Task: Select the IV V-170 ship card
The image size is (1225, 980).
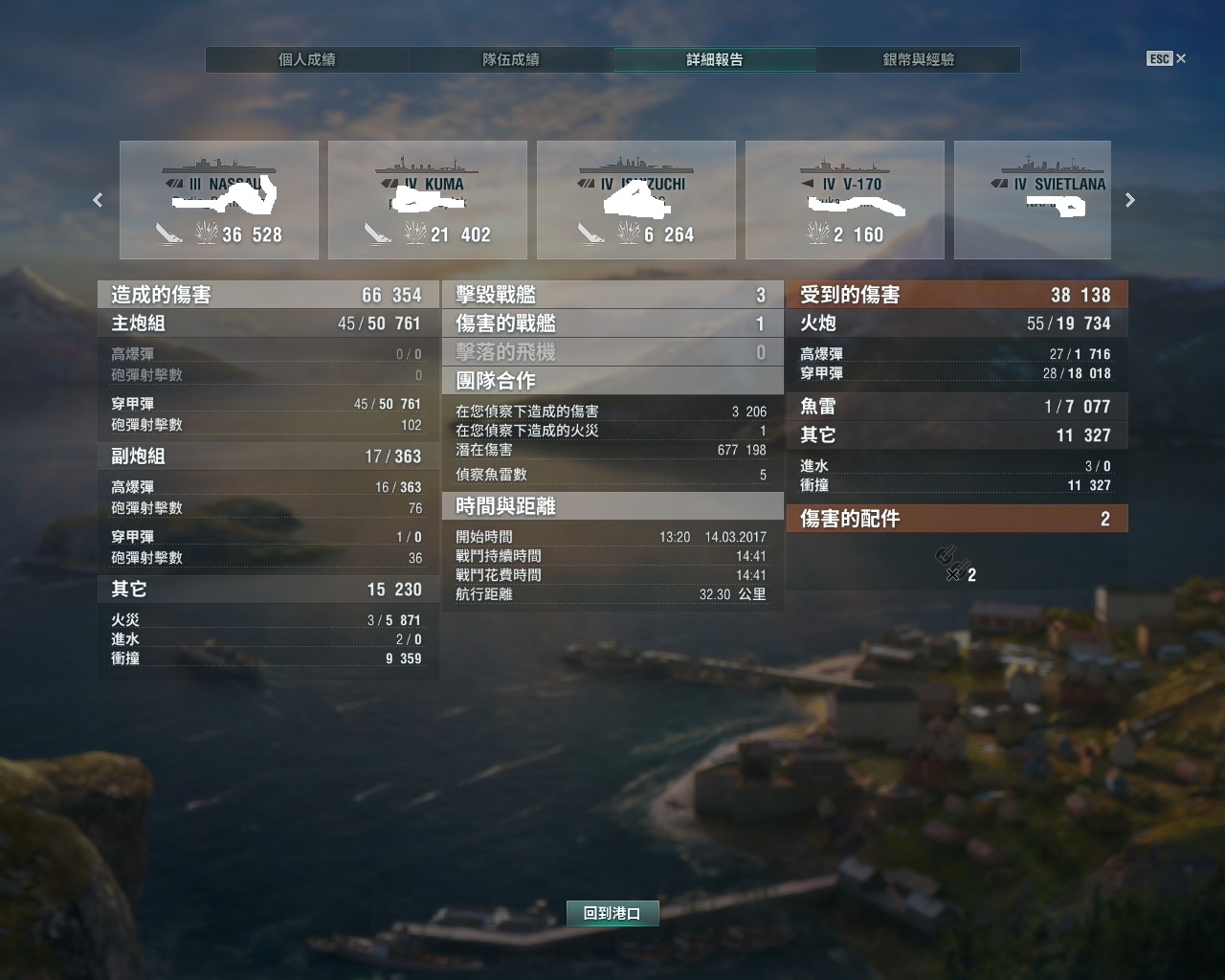Action: 845,200
